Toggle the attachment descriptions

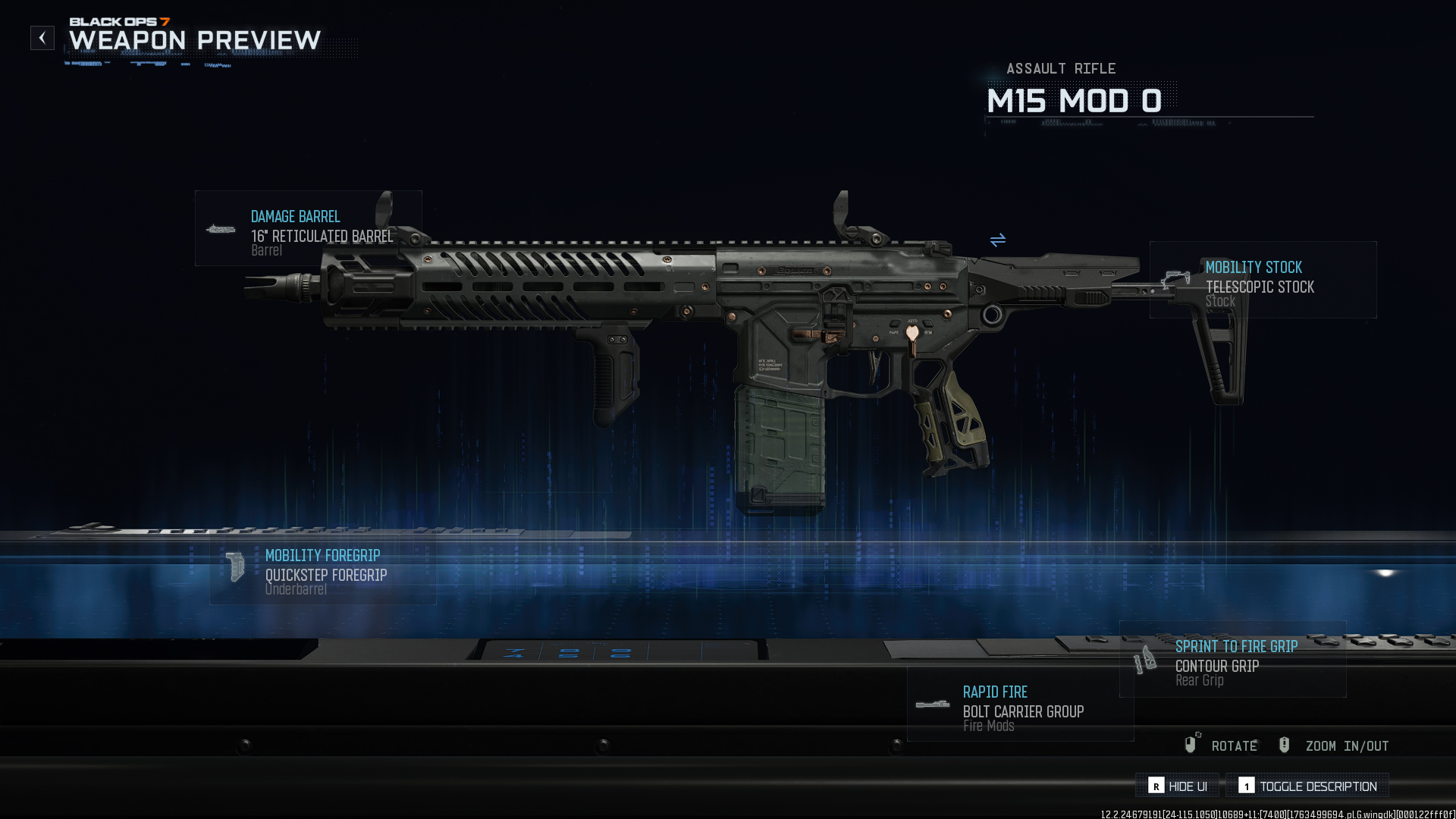tap(1307, 786)
